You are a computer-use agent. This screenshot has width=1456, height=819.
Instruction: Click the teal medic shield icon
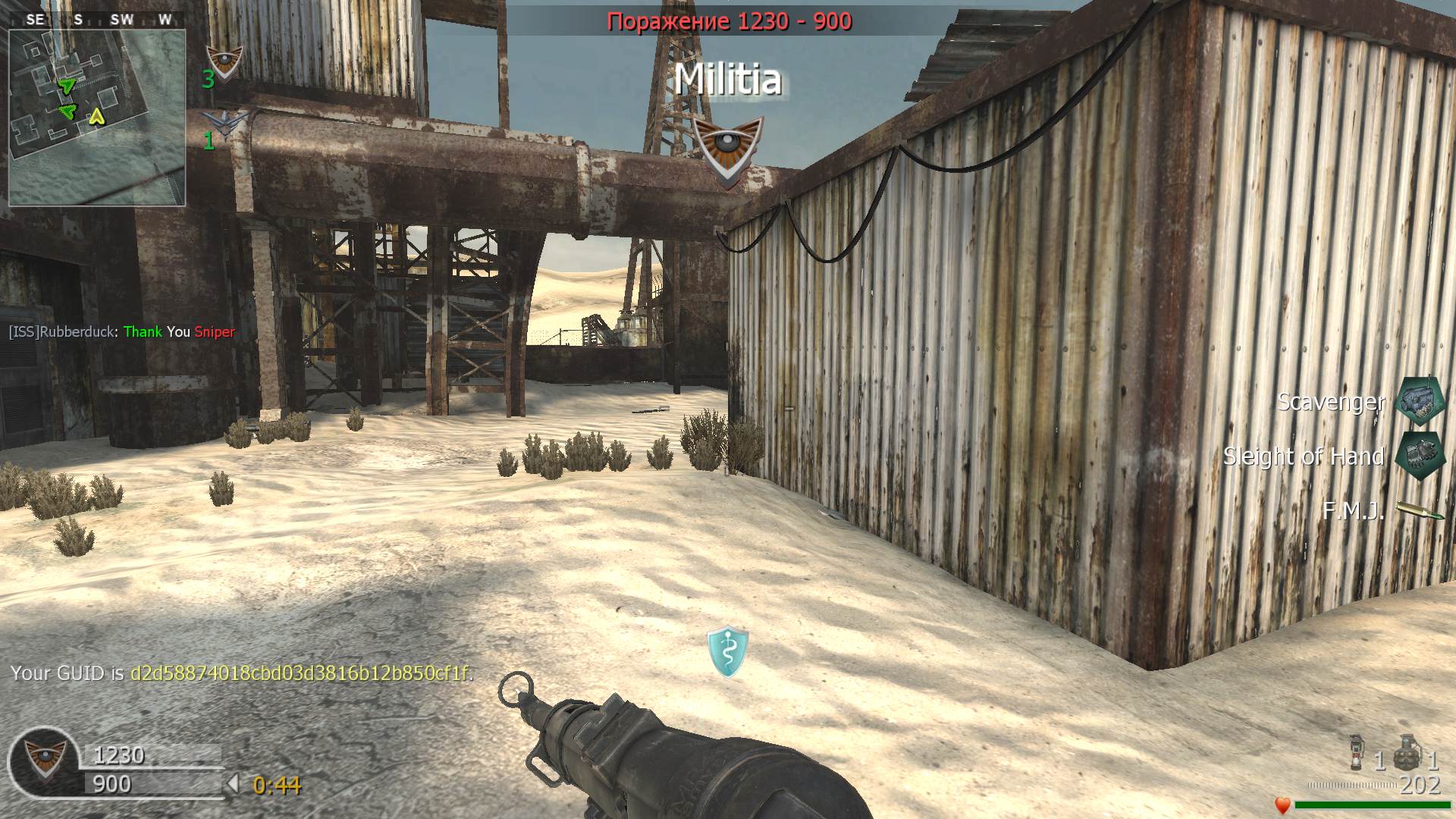point(728,651)
